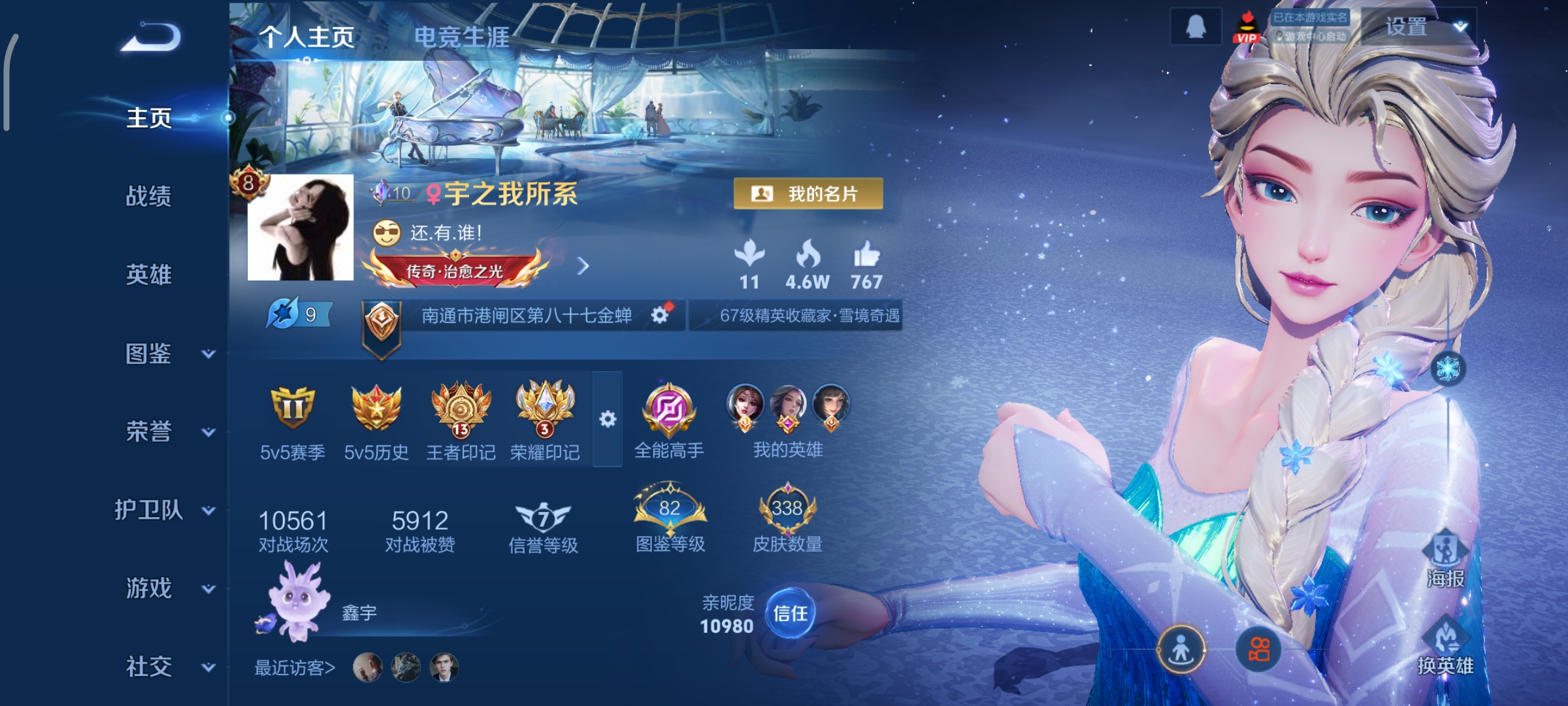Open the 皮肤数量 skin count badge
Image resolution: width=1568 pixels, height=706 pixels.
pyautogui.click(x=787, y=520)
